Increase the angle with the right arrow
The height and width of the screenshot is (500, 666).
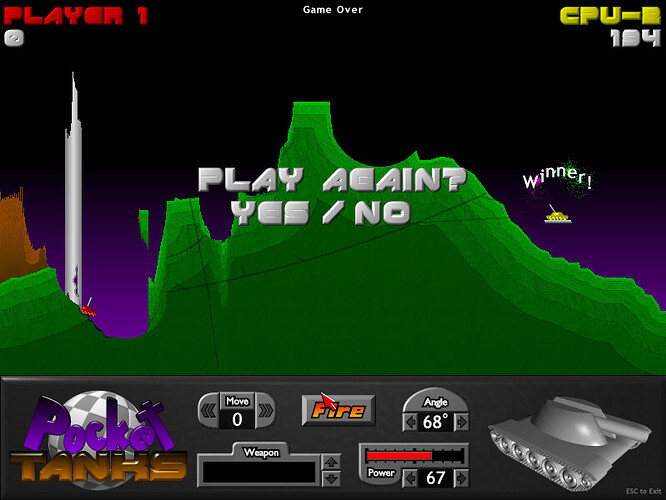click(x=461, y=421)
